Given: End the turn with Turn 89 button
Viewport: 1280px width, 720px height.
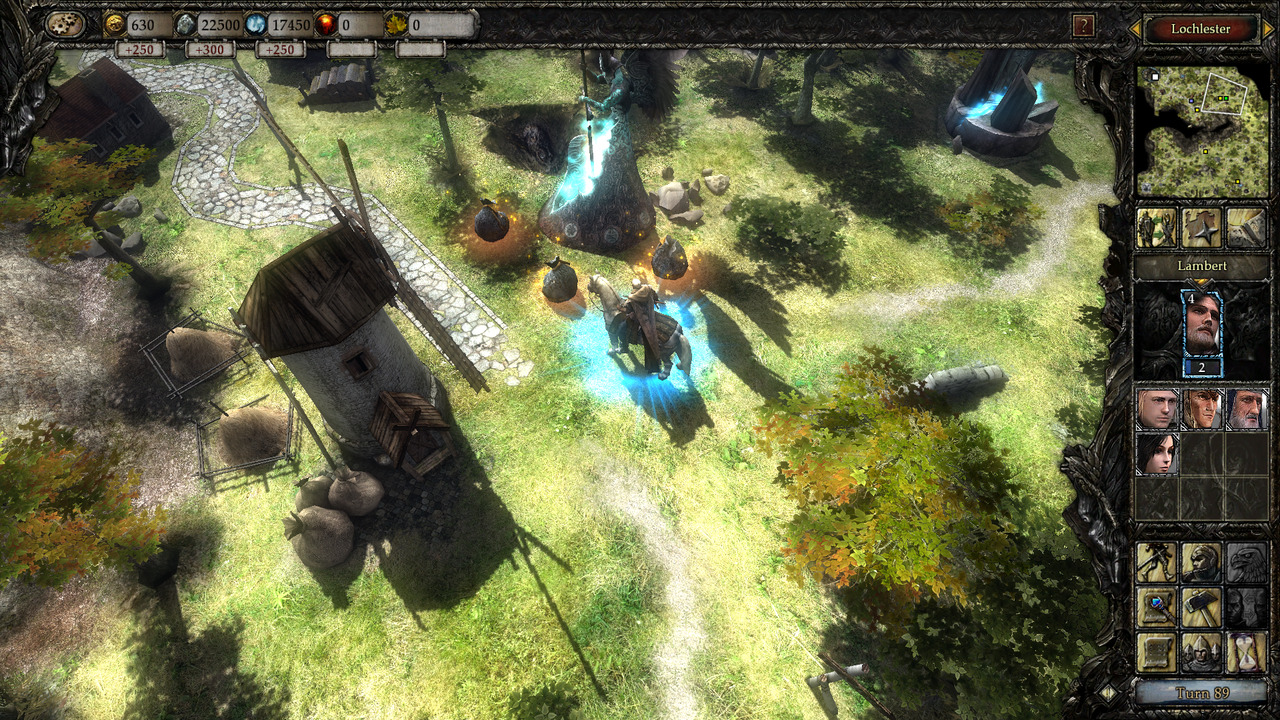Looking at the screenshot, I should coord(1201,693).
